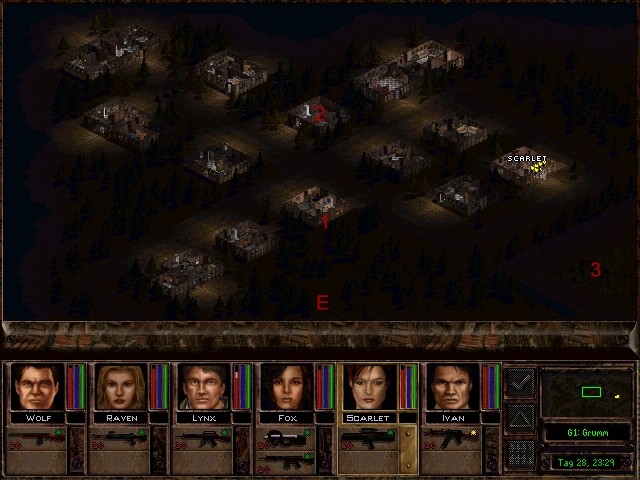The height and width of the screenshot is (480, 640).
Task: Click Ivan's weapon slot
Action: pos(452,438)
